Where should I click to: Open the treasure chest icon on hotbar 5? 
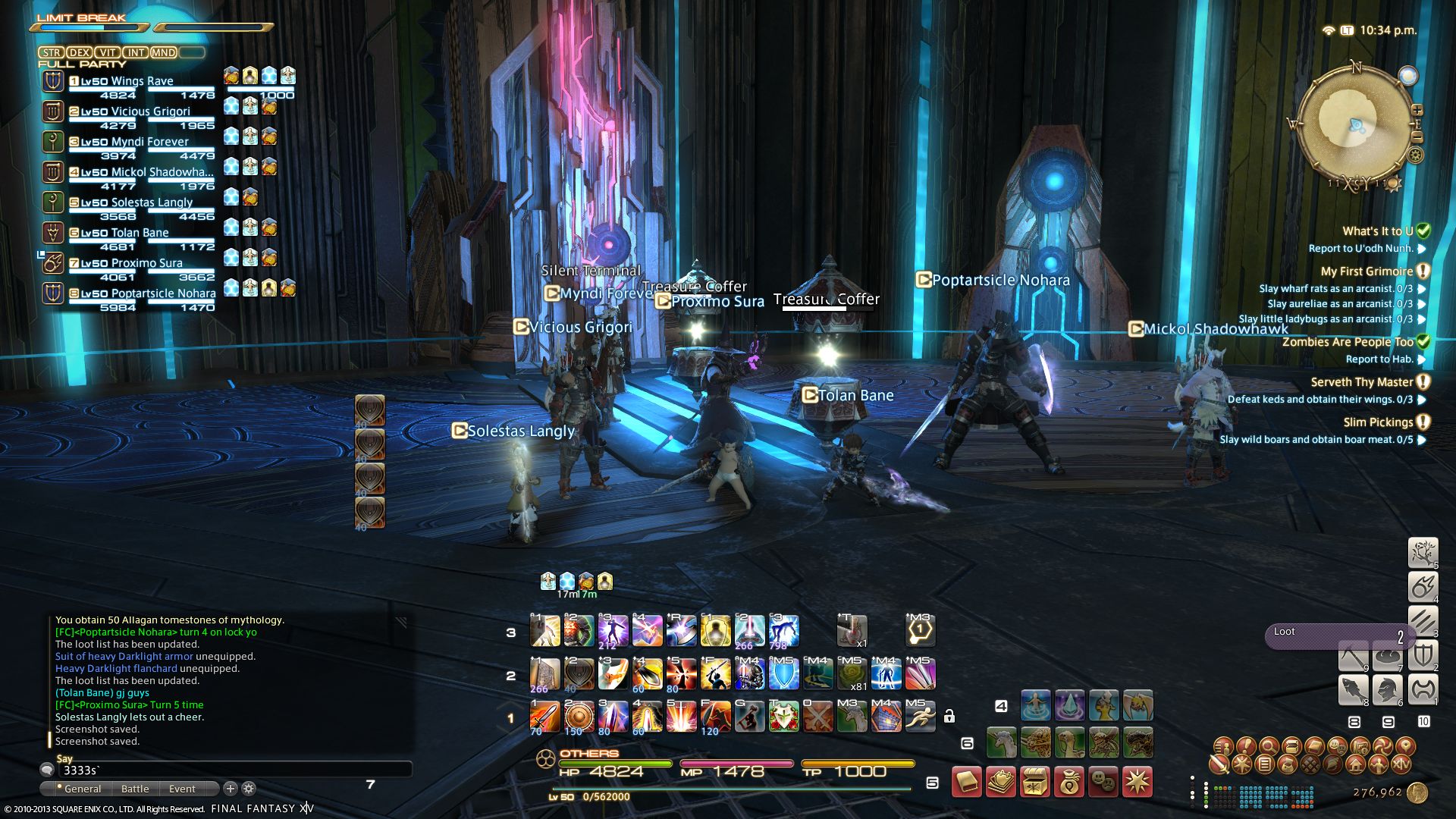[1035, 782]
